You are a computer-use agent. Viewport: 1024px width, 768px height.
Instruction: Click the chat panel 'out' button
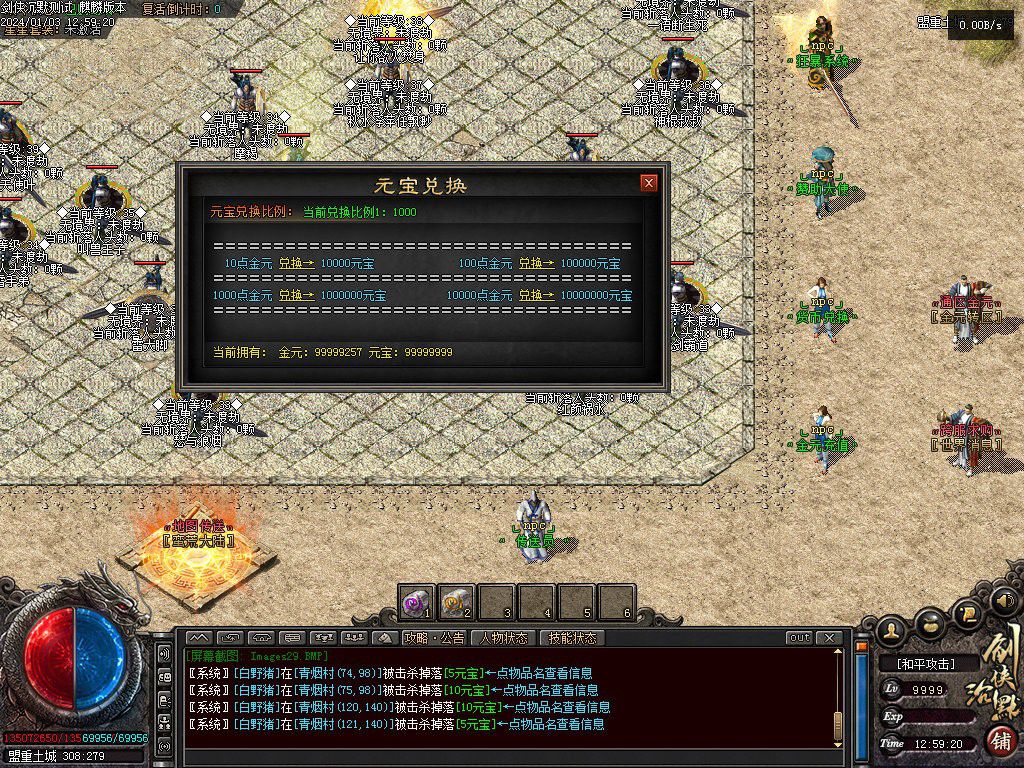[799, 638]
